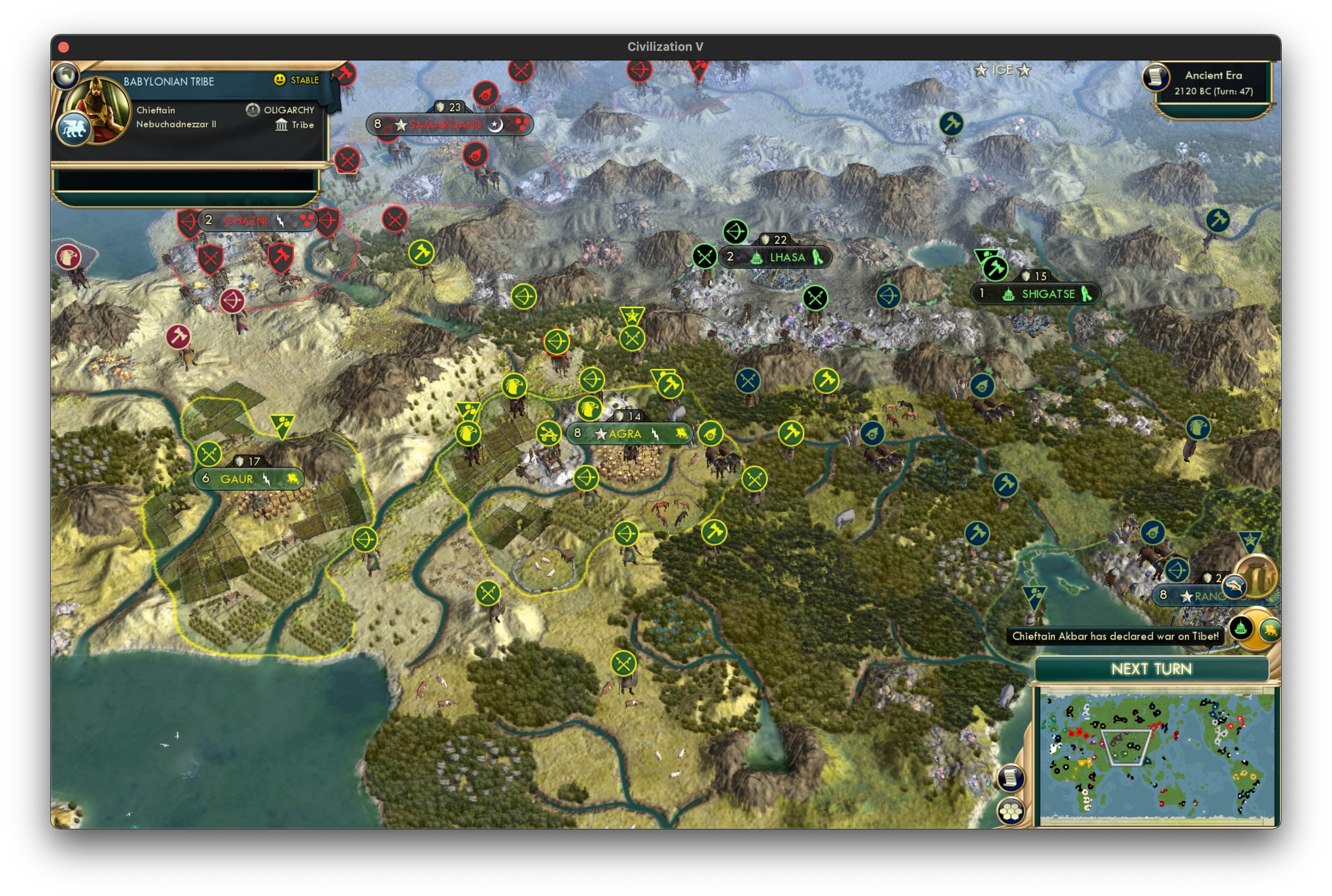Open the IGE editor from the top of the screen
This screenshot has height=896, width=1332.
tap(1004, 70)
